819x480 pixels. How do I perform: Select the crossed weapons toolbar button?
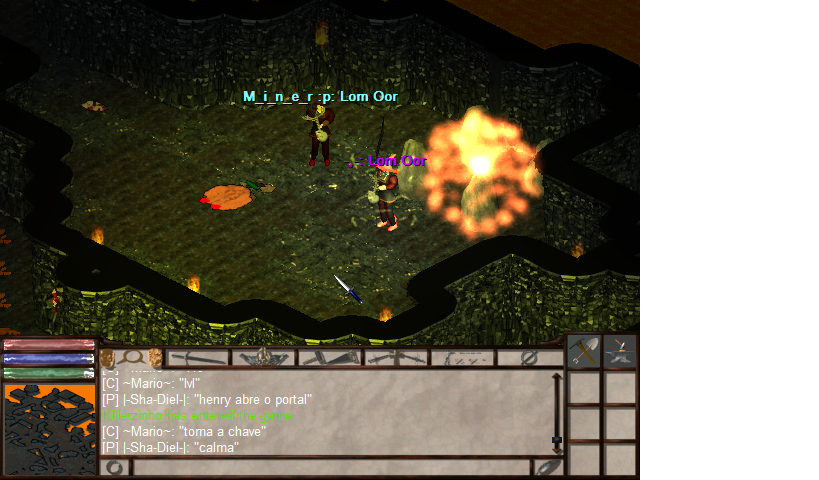pos(396,357)
